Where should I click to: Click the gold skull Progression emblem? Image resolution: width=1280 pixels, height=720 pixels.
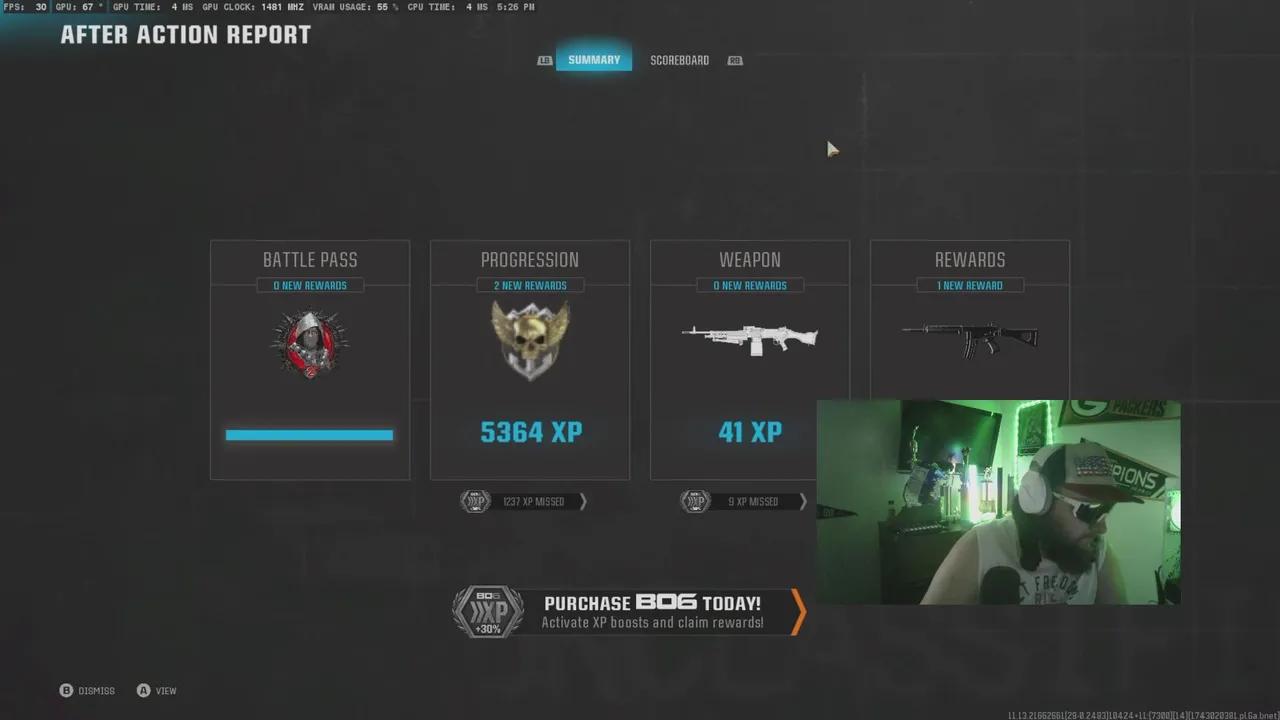530,340
